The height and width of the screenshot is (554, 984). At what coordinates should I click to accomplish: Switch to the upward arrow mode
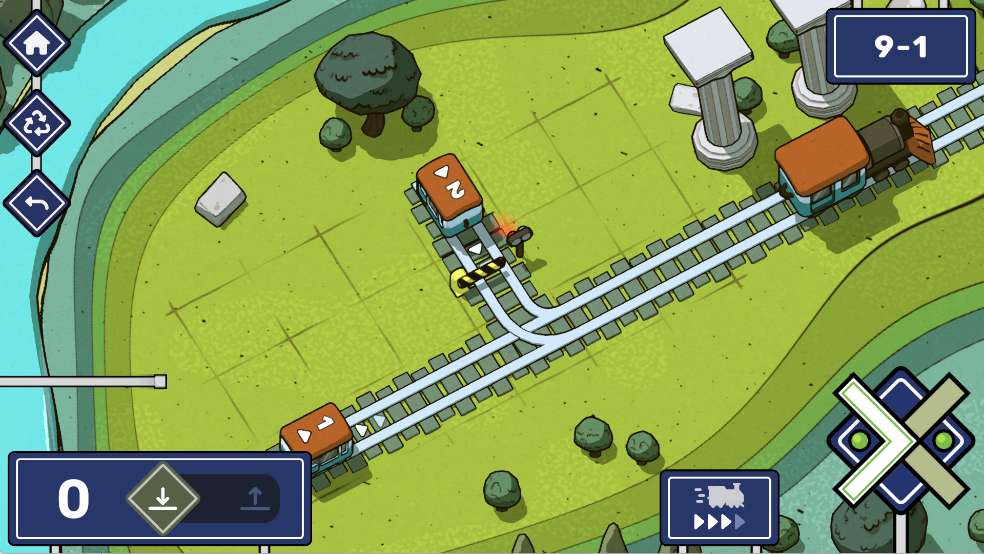pos(254,498)
